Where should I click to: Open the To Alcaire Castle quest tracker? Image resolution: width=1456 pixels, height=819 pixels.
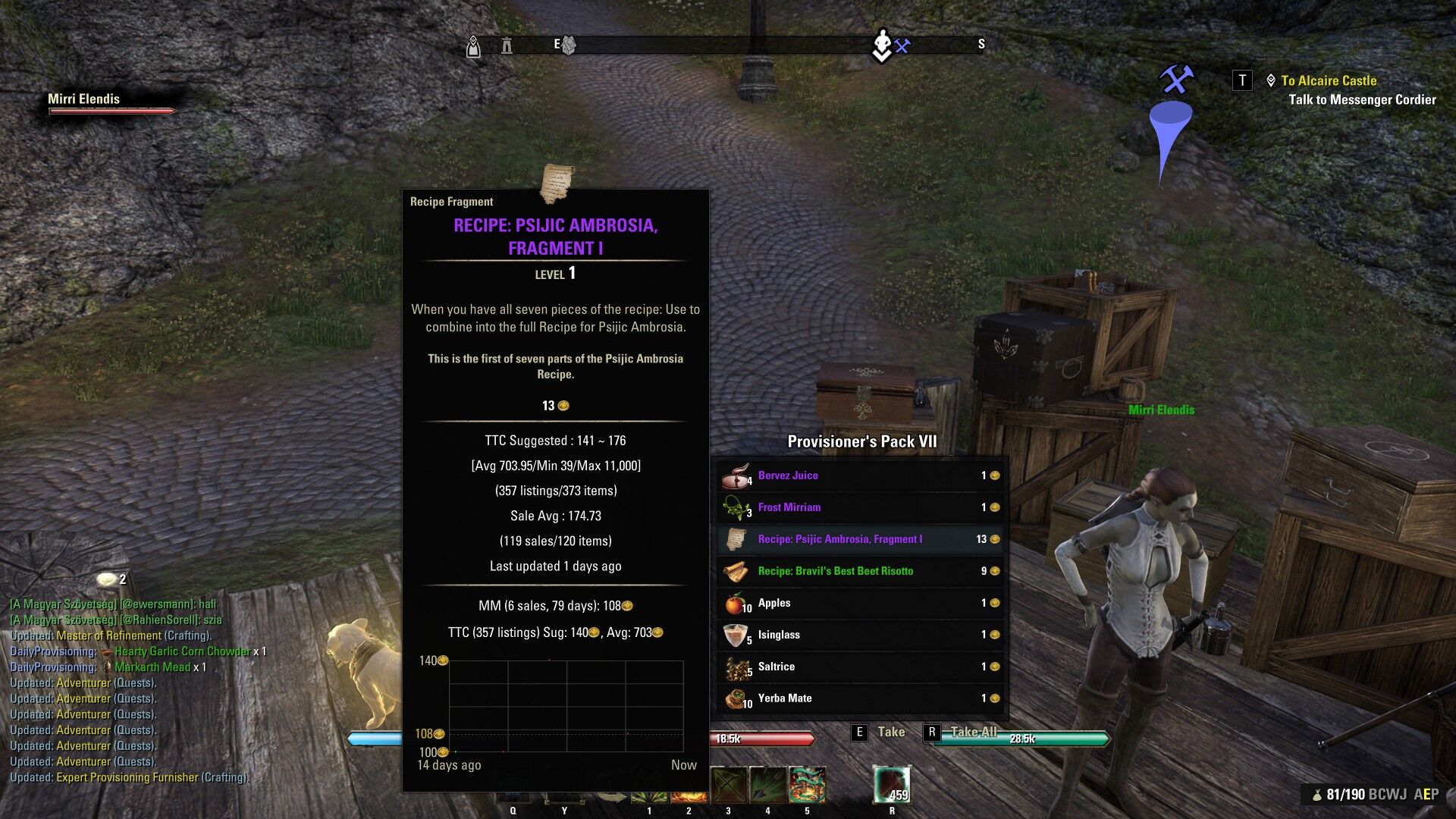tap(1328, 80)
